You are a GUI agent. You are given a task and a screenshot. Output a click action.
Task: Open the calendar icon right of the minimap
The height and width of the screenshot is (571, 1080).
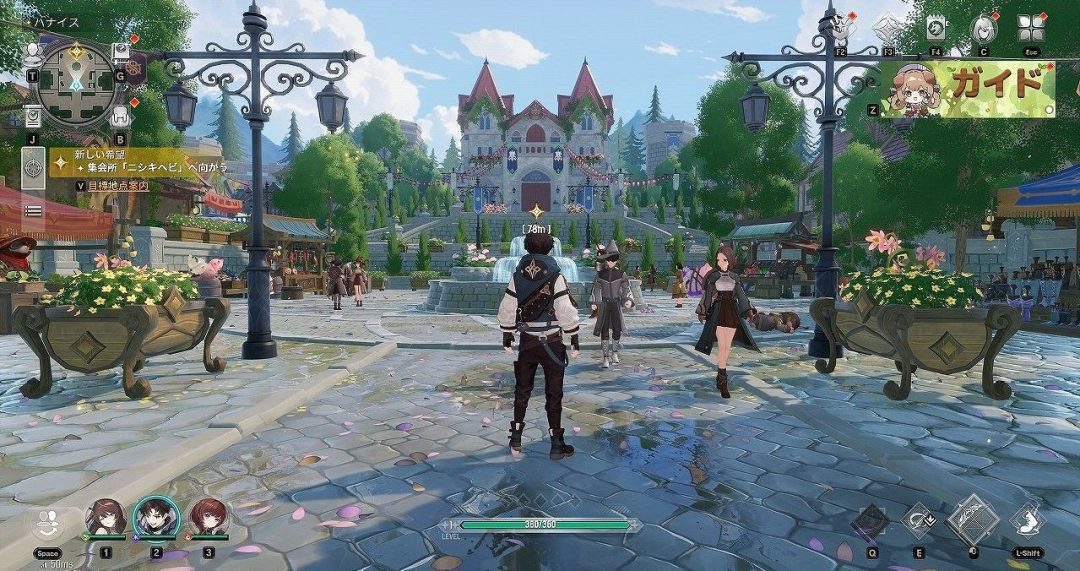pyautogui.click(x=121, y=52)
